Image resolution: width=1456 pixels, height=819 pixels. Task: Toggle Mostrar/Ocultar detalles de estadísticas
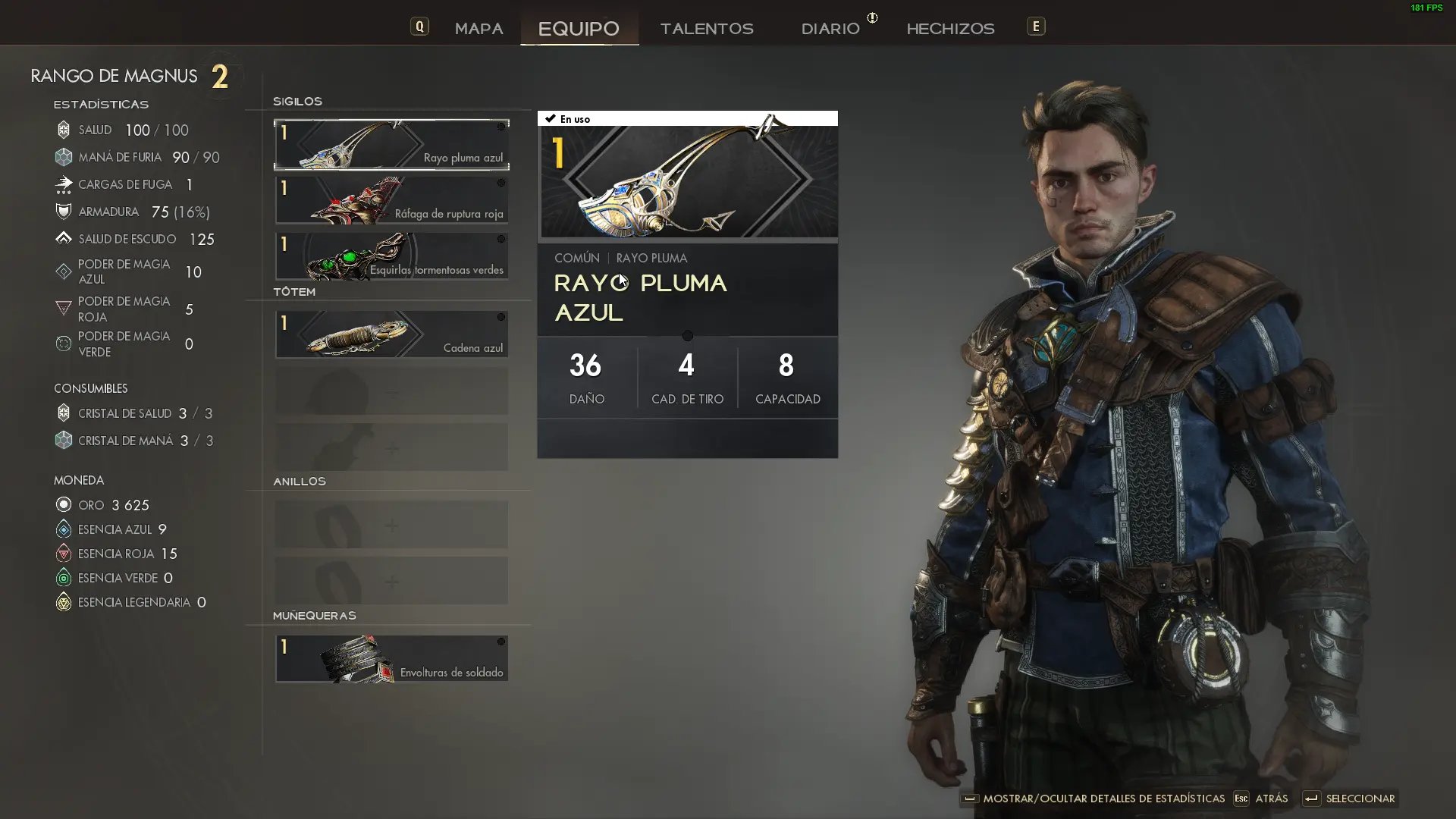click(1094, 799)
